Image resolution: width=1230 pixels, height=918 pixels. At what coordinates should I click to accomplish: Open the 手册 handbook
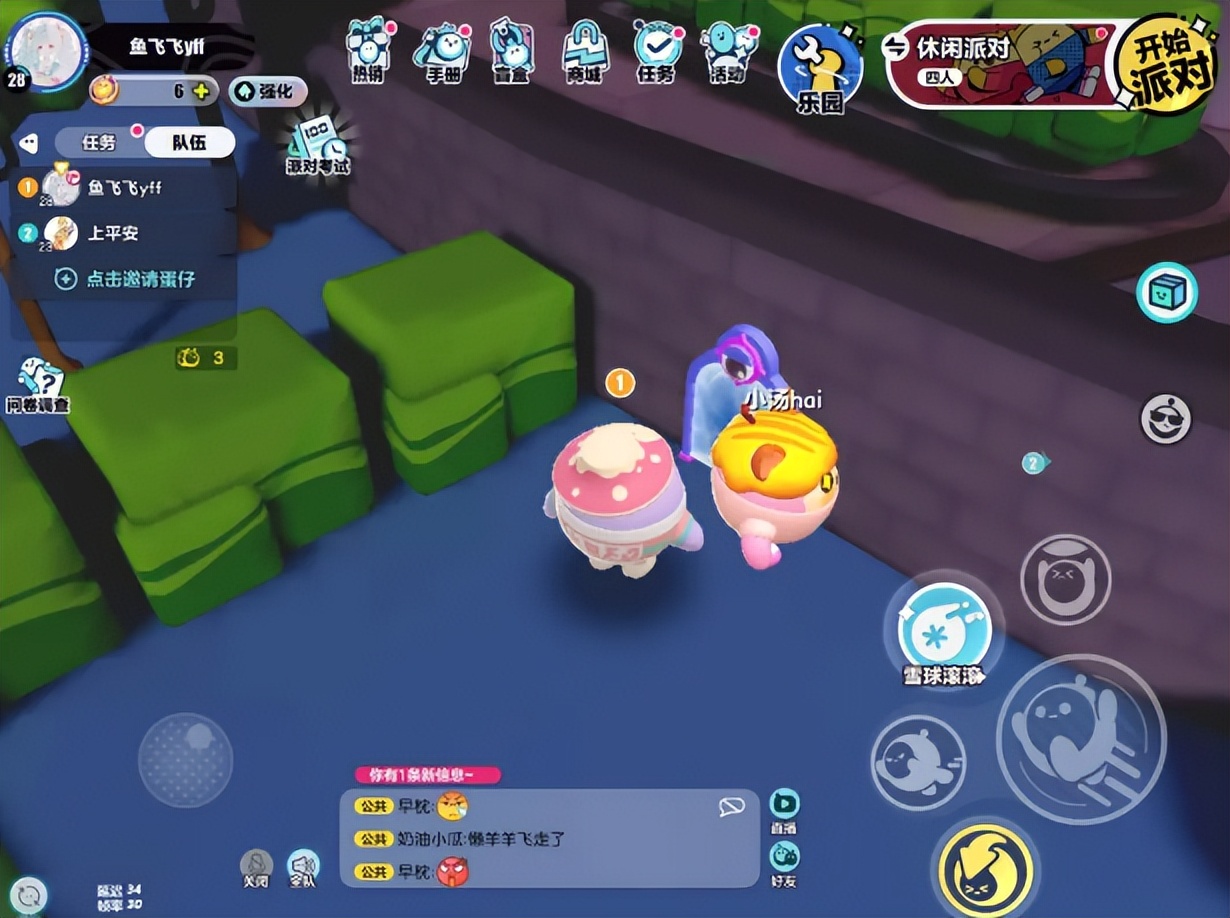click(x=442, y=48)
